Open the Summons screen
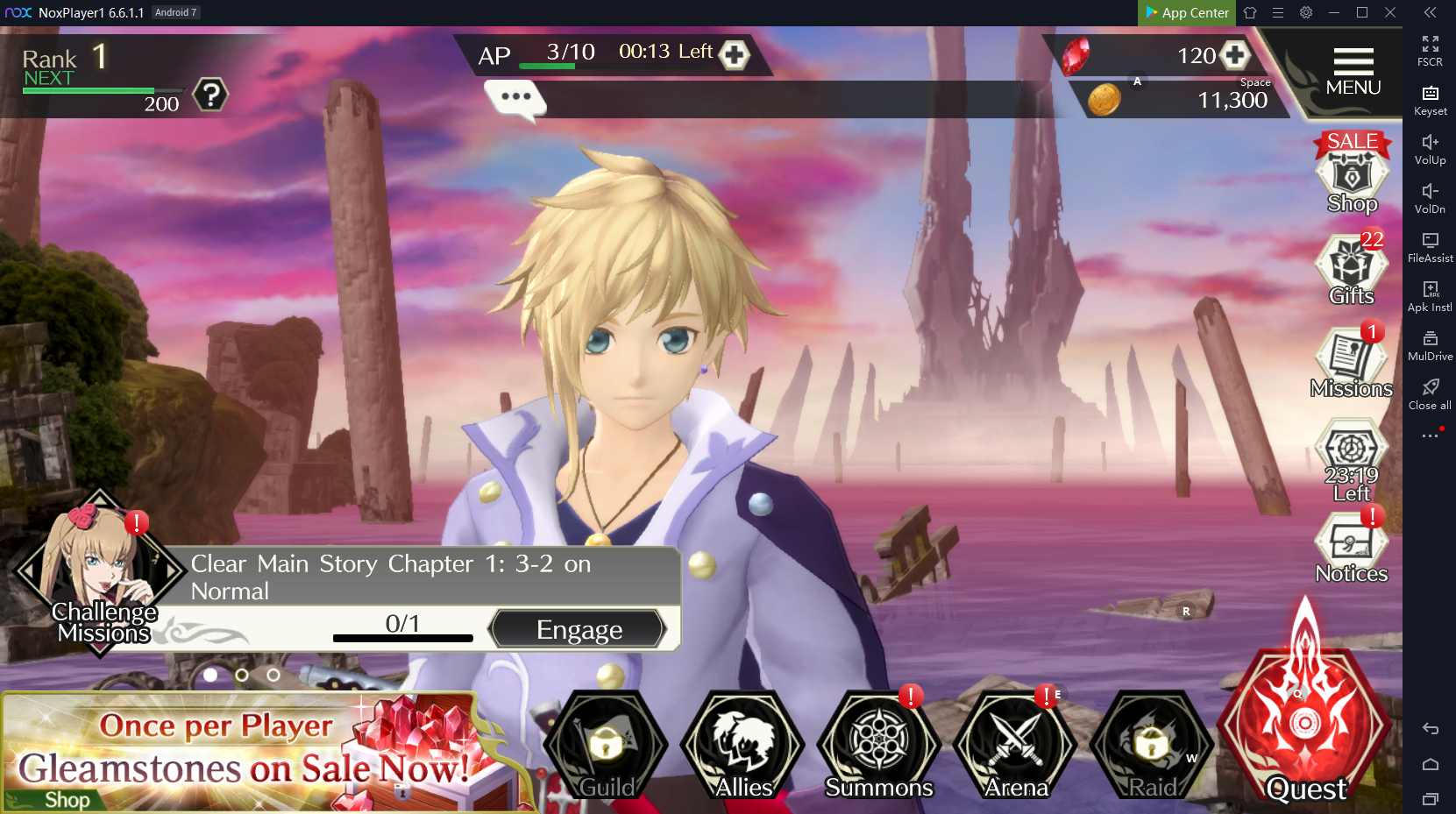 point(878,747)
